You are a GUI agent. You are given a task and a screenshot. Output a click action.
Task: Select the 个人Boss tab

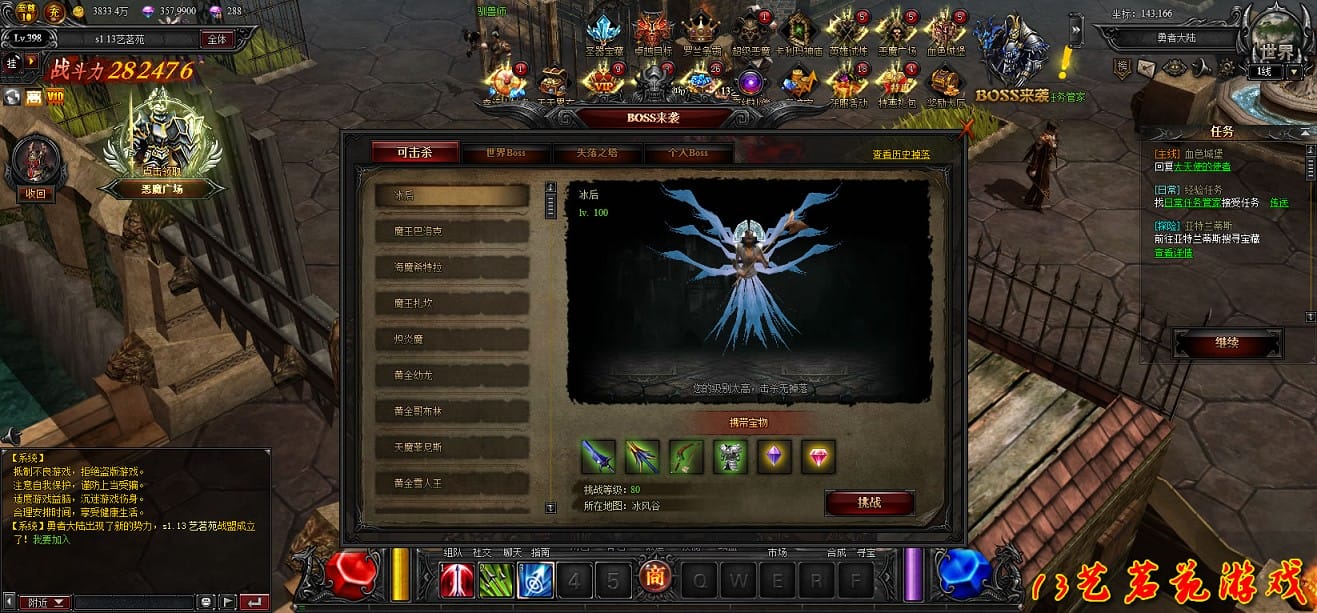click(688, 153)
